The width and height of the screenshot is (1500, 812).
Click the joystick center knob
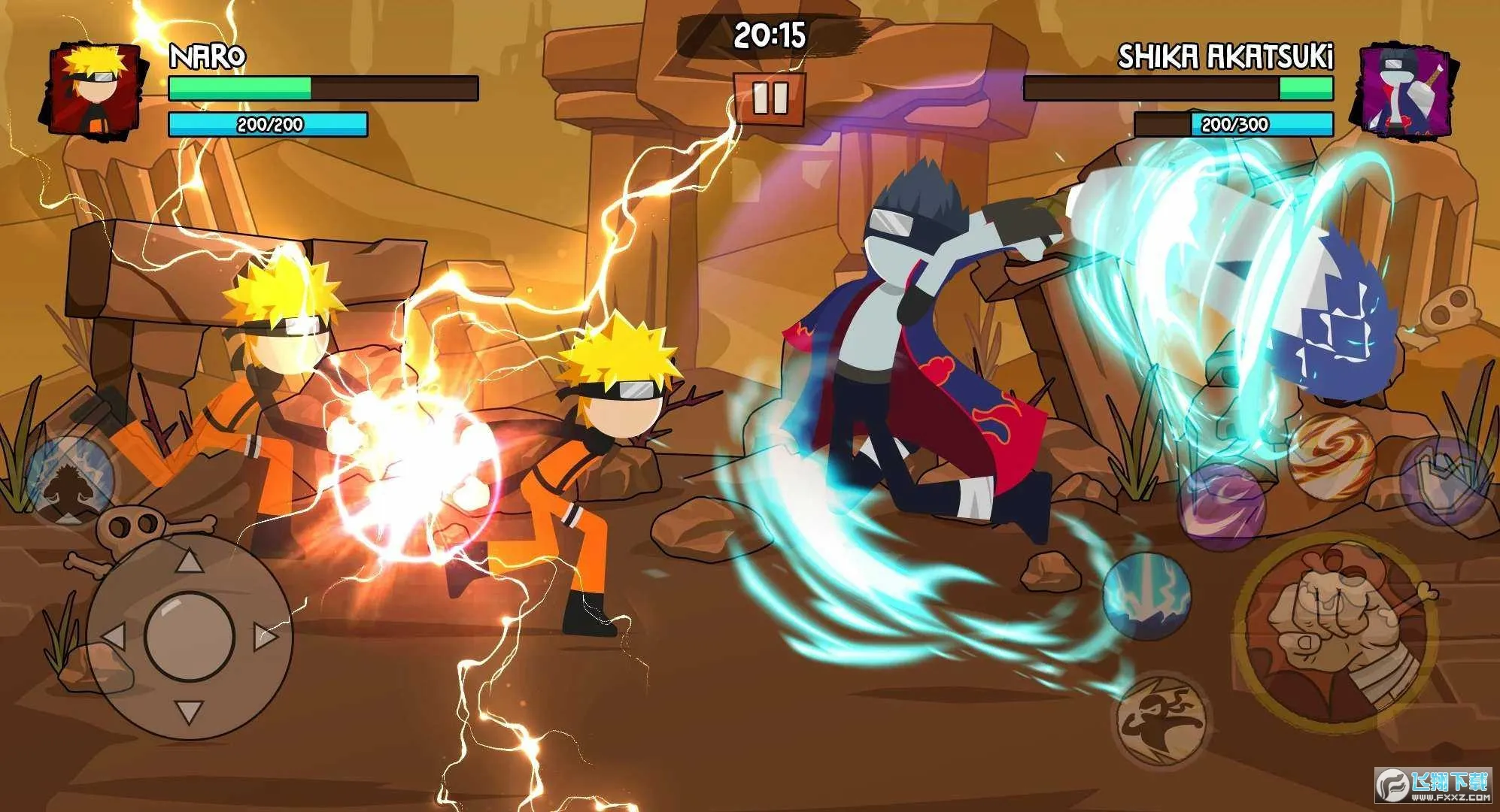[x=190, y=637]
